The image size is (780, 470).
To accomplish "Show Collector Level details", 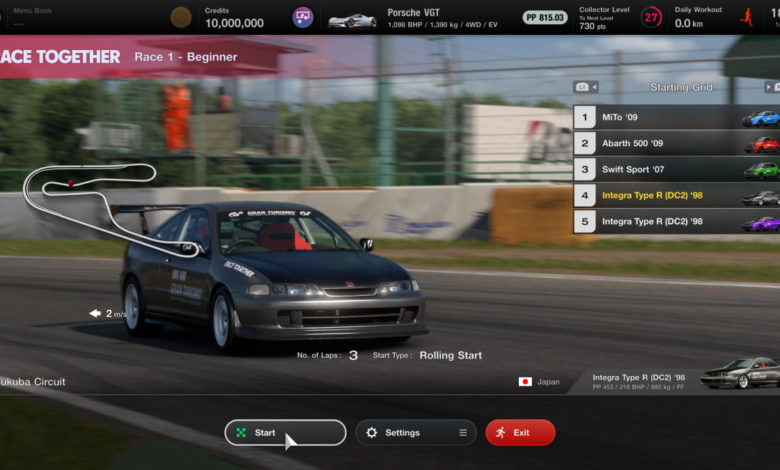I will [x=621, y=17].
